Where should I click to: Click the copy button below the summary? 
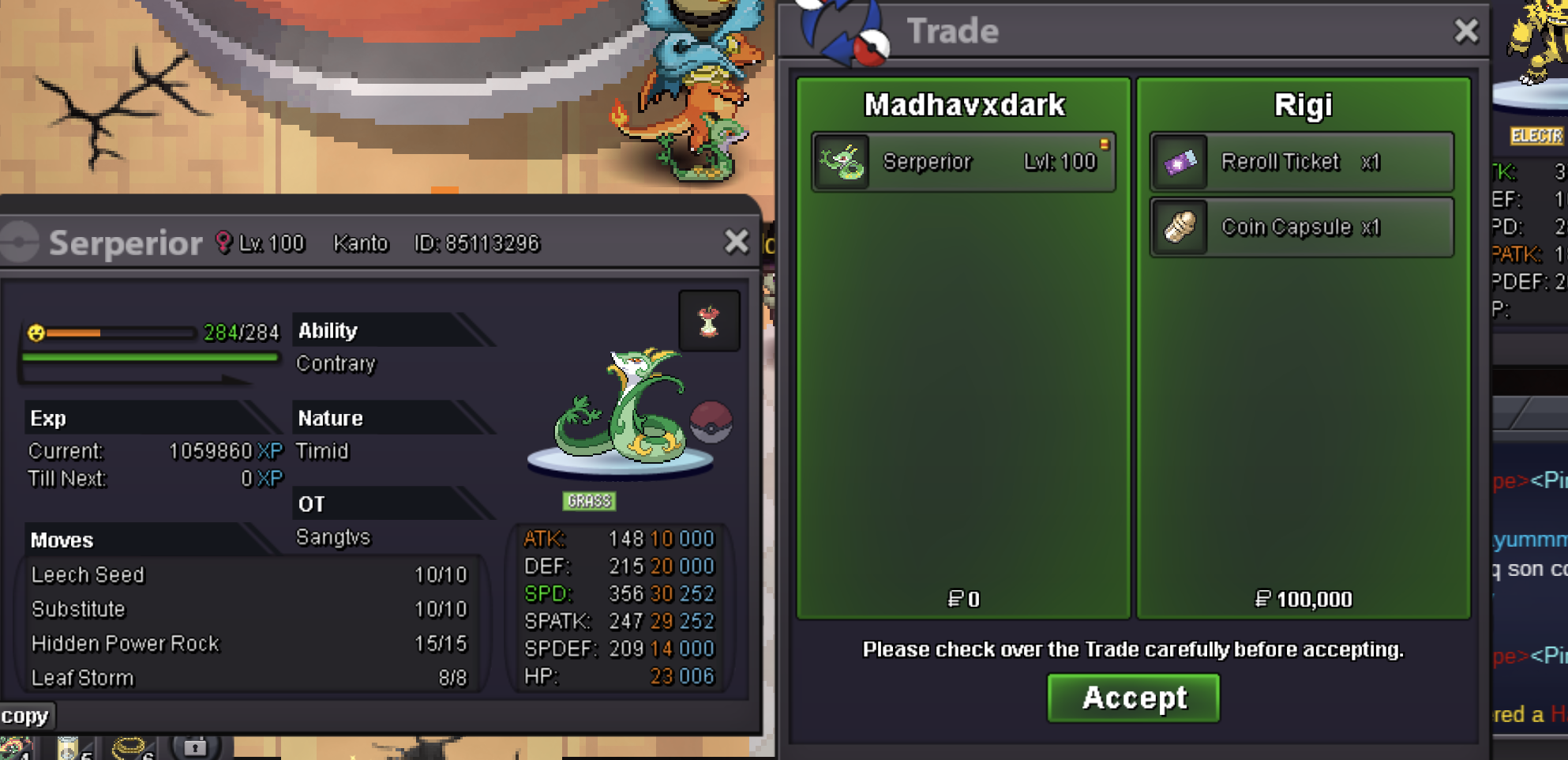click(x=25, y=716)
